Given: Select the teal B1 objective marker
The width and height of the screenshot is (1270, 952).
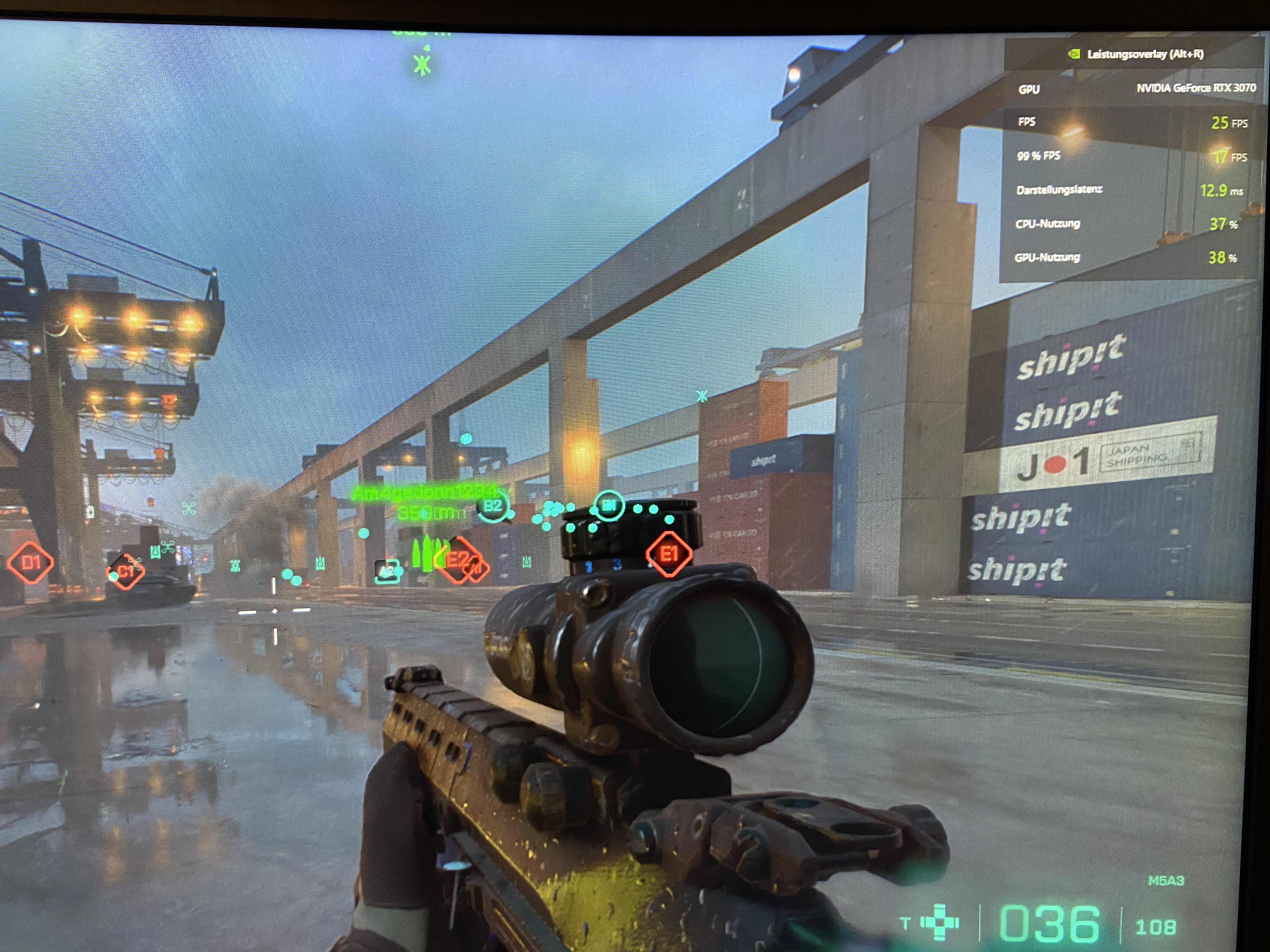Looking at the screenshot, I should 609,506.
